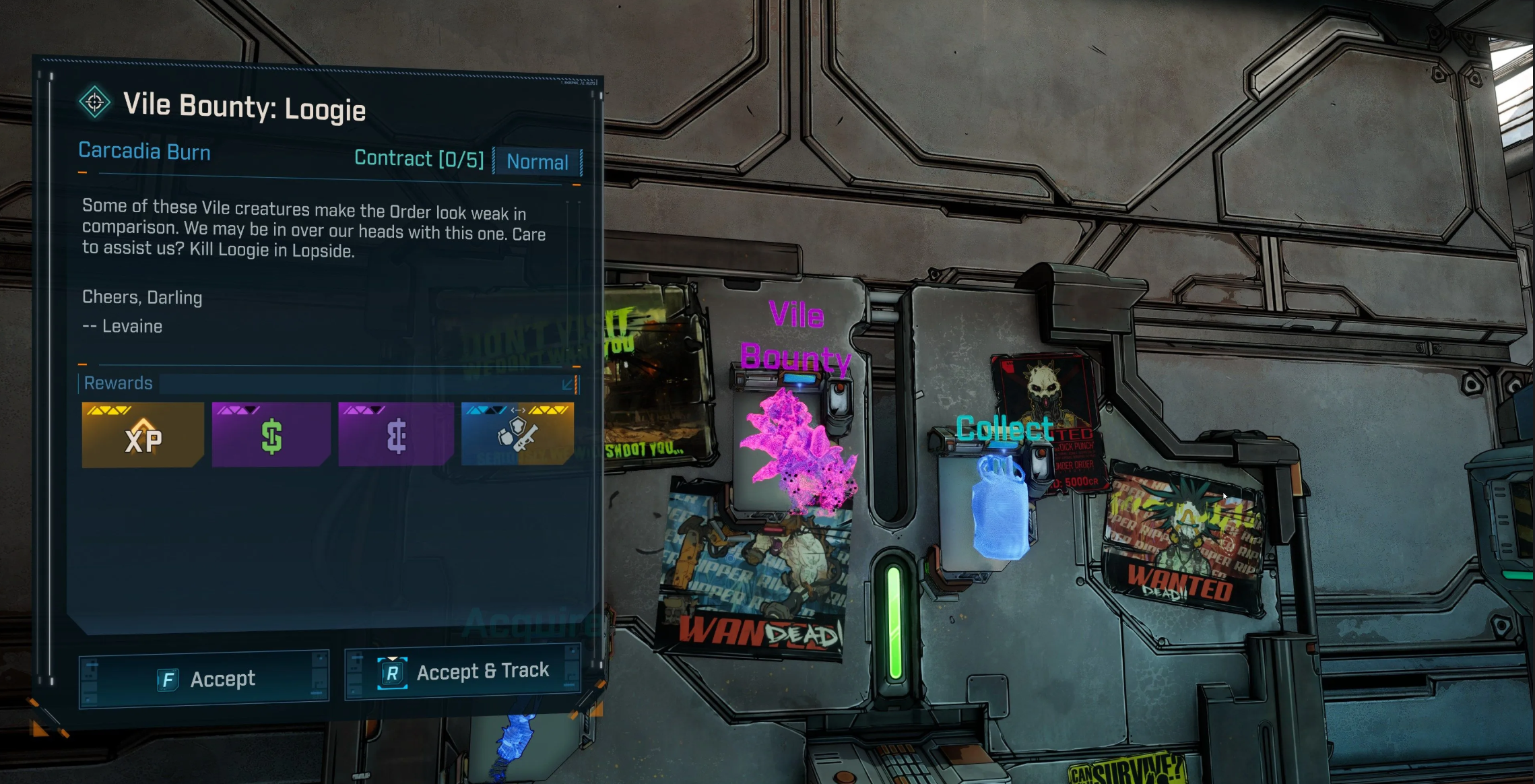Choose Accept & Track for the bounty
Screen dimensions: 1535x784
pos(463,672)
